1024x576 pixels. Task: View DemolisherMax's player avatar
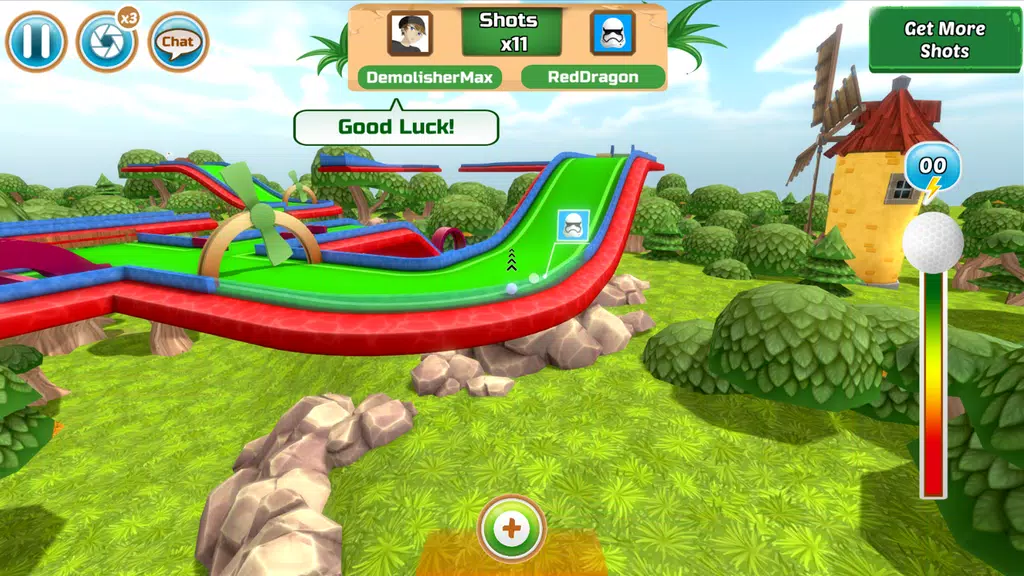click(x=409, y=34)
